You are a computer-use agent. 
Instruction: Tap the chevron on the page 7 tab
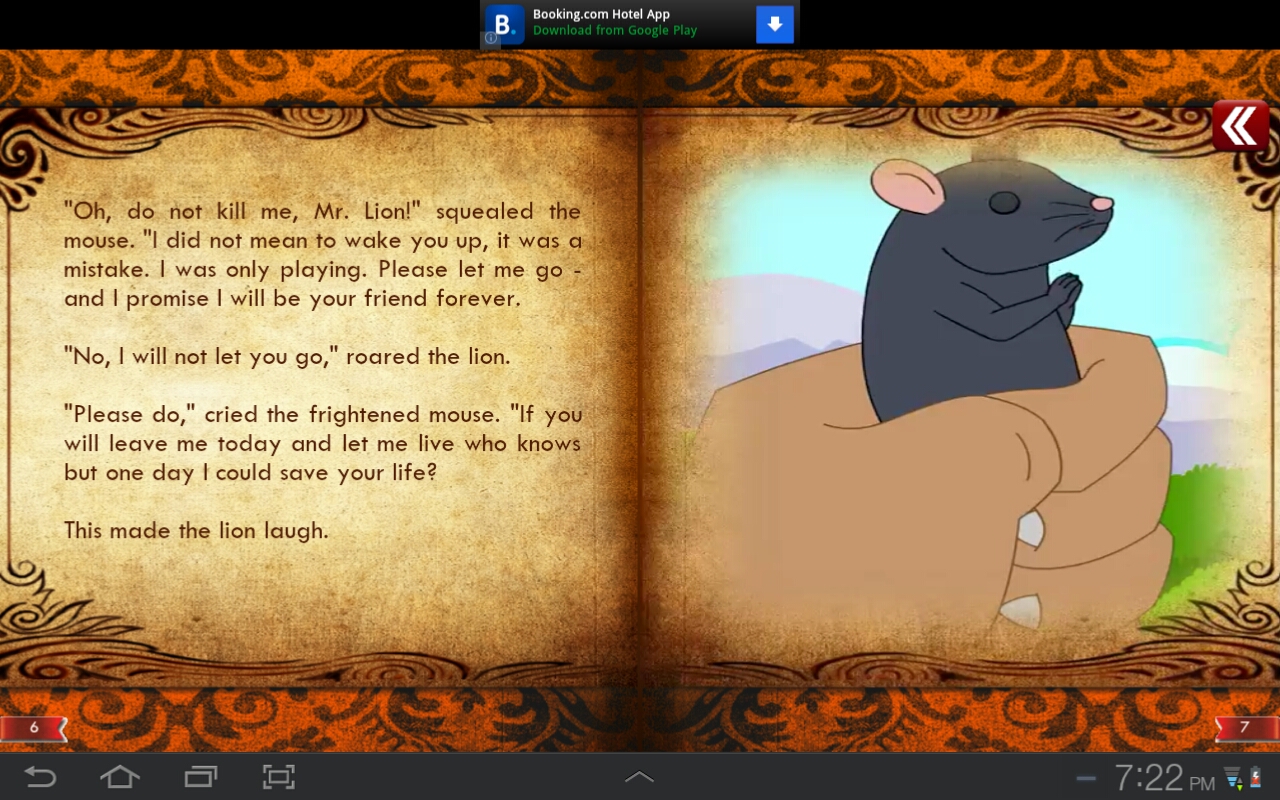click(x=1221, y=728)
